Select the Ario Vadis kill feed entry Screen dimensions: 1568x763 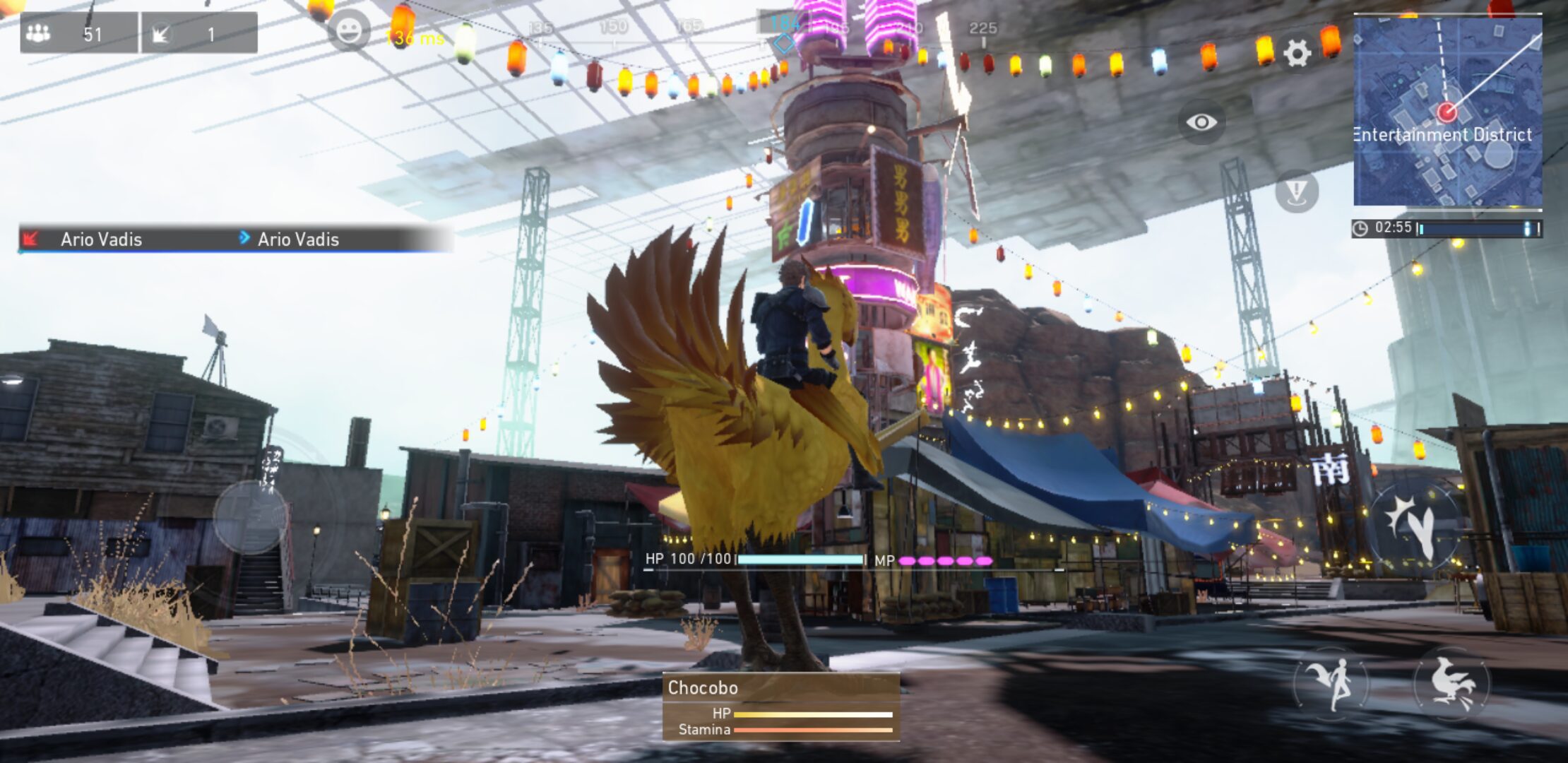(x=233, y=239)
